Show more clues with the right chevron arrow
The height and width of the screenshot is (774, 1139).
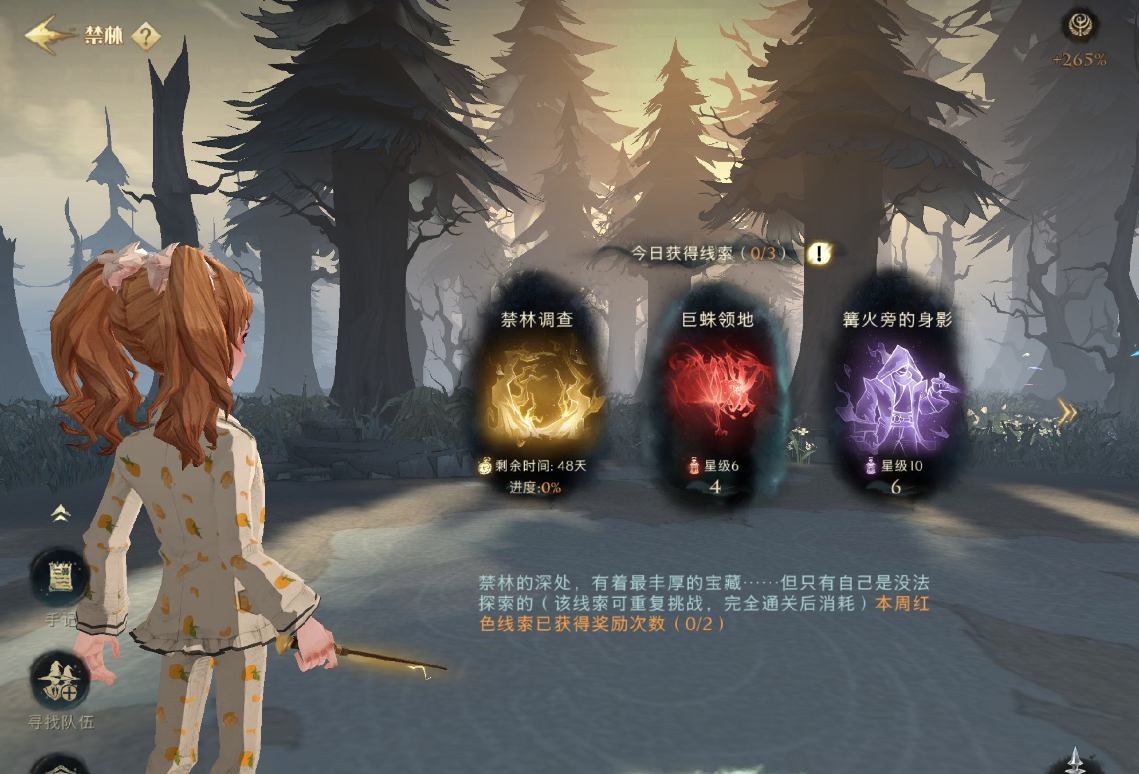(x=1067, y=413)
